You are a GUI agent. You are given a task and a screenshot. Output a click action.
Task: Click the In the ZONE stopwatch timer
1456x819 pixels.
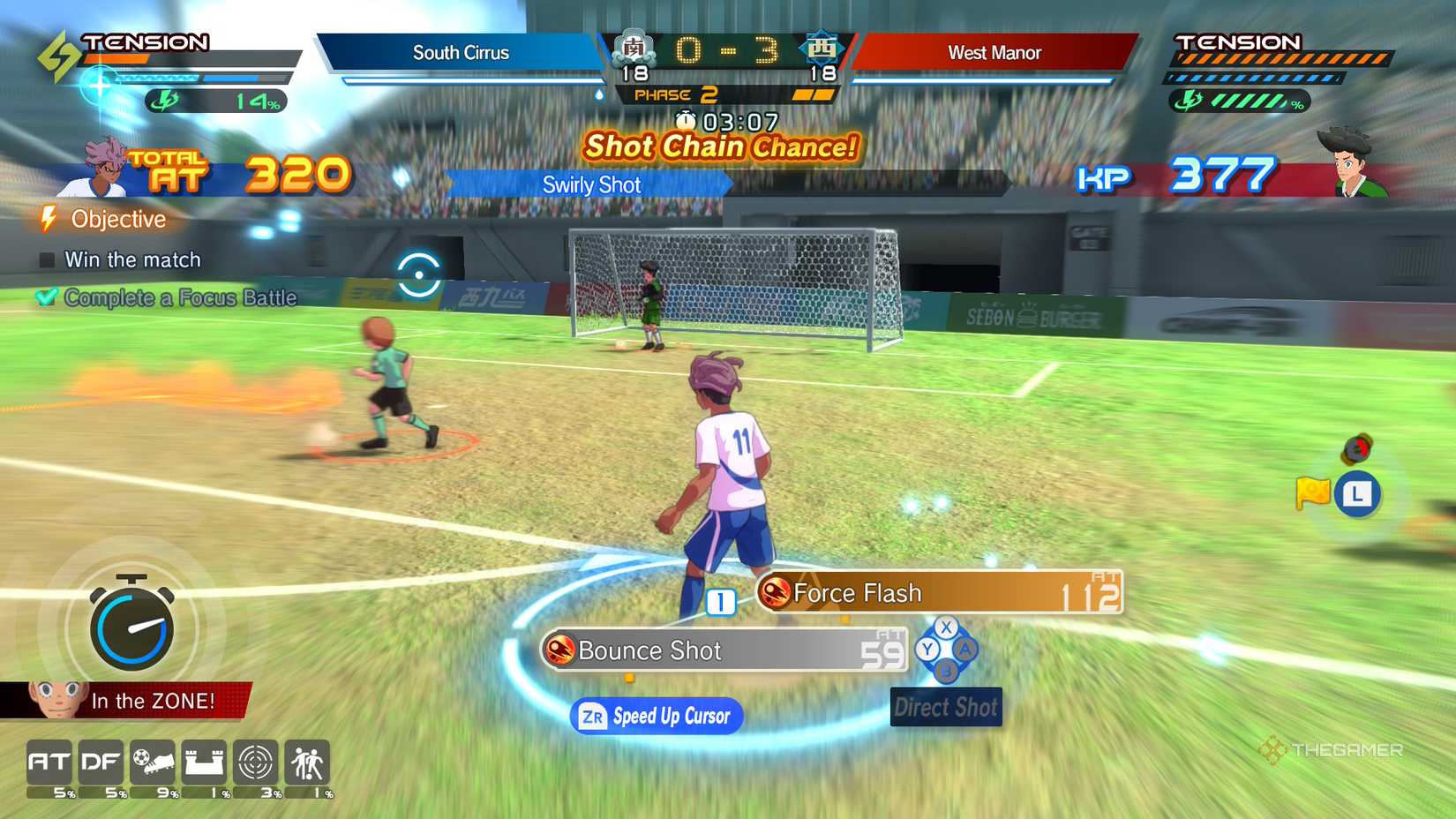tap(131, 627)
